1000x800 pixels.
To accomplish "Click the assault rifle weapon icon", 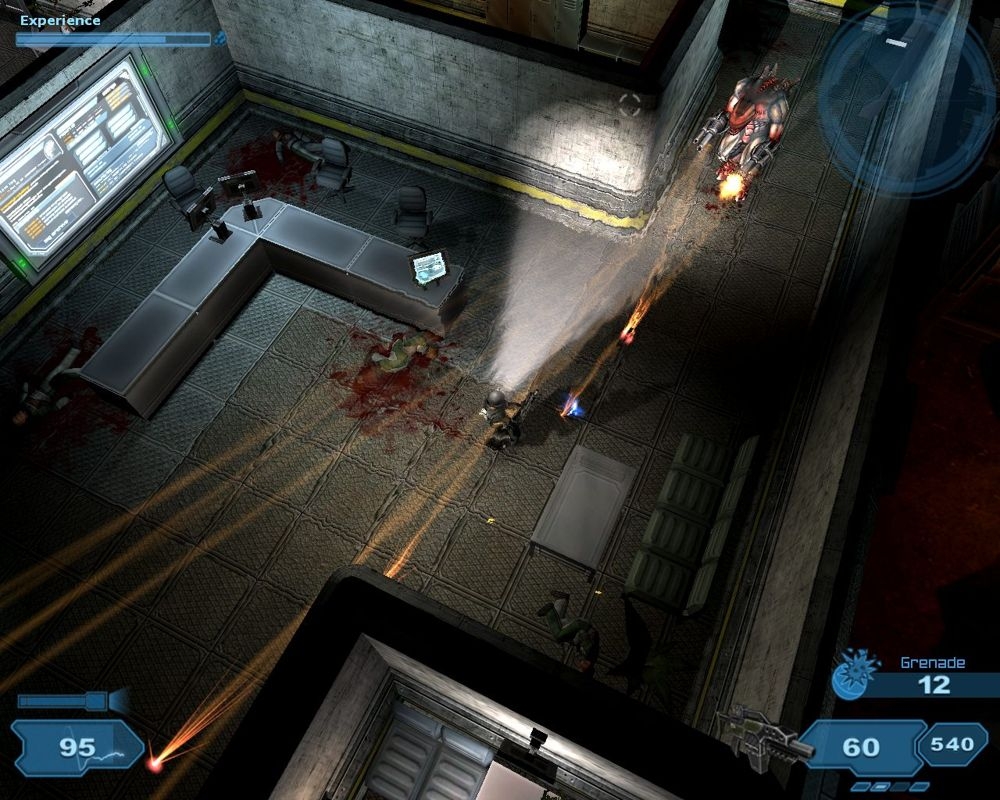I will (x=756, y=736).
